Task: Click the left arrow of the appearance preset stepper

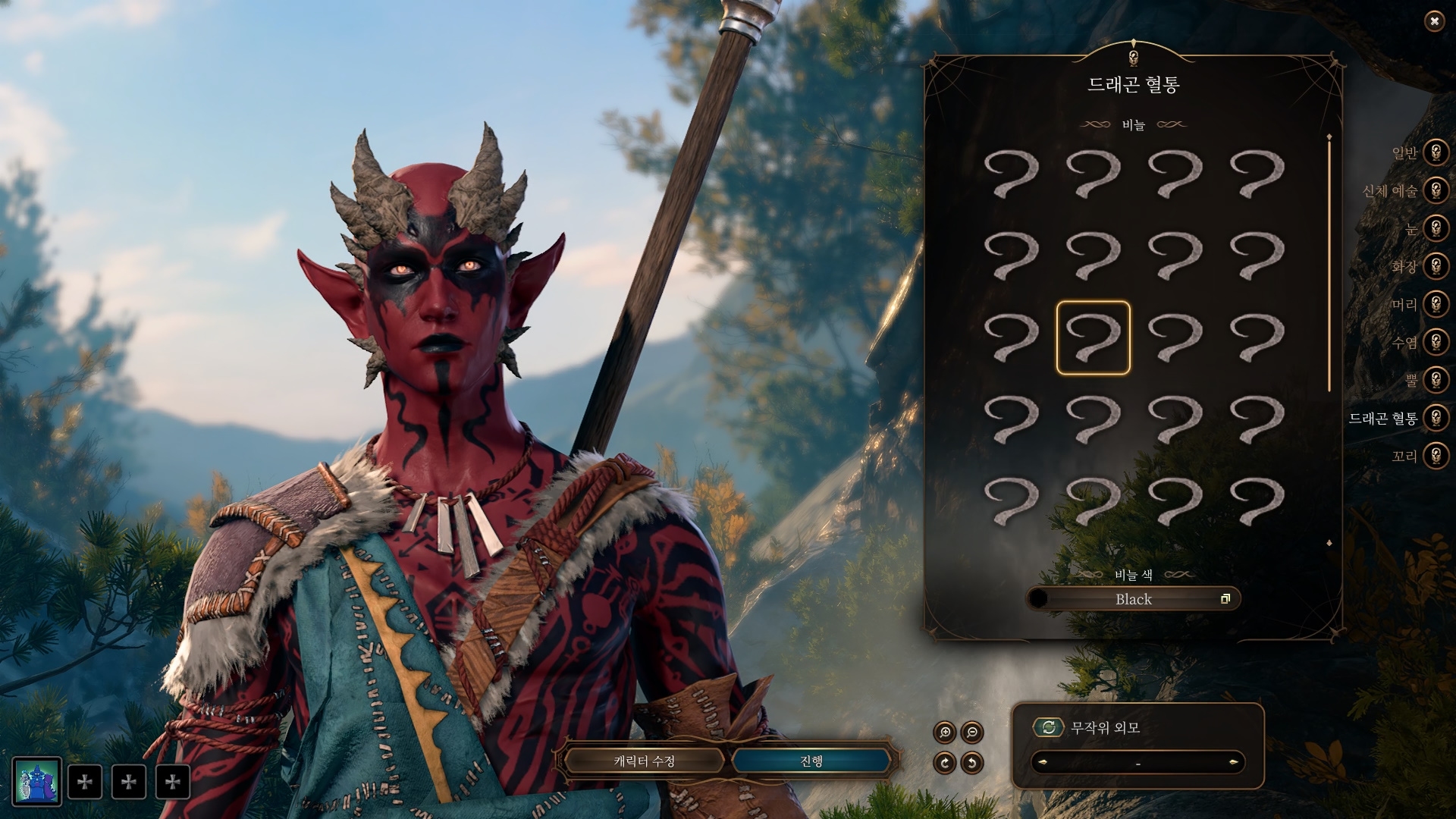Action: [1042, 762]
